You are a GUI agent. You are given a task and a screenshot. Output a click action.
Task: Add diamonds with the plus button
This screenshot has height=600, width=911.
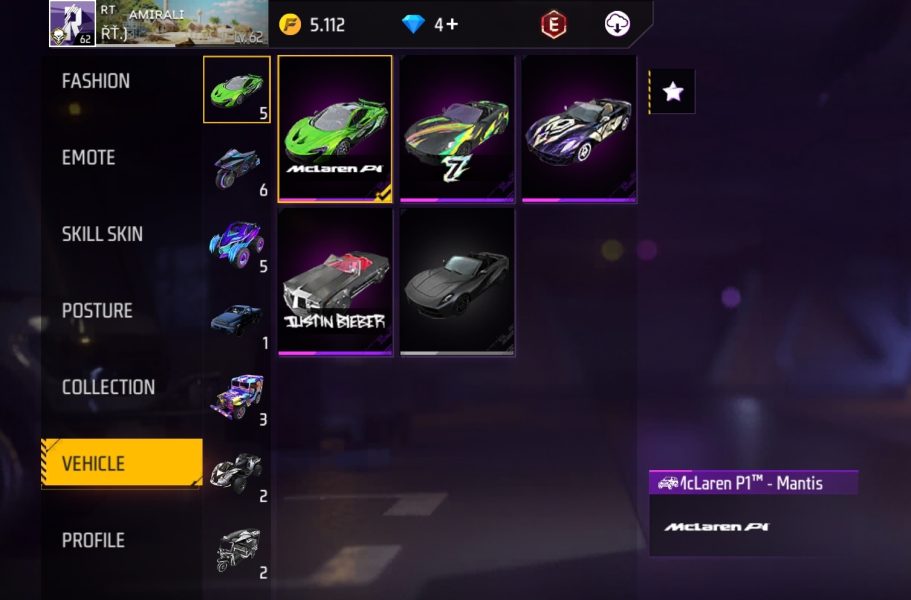click(x=452, y=24)
